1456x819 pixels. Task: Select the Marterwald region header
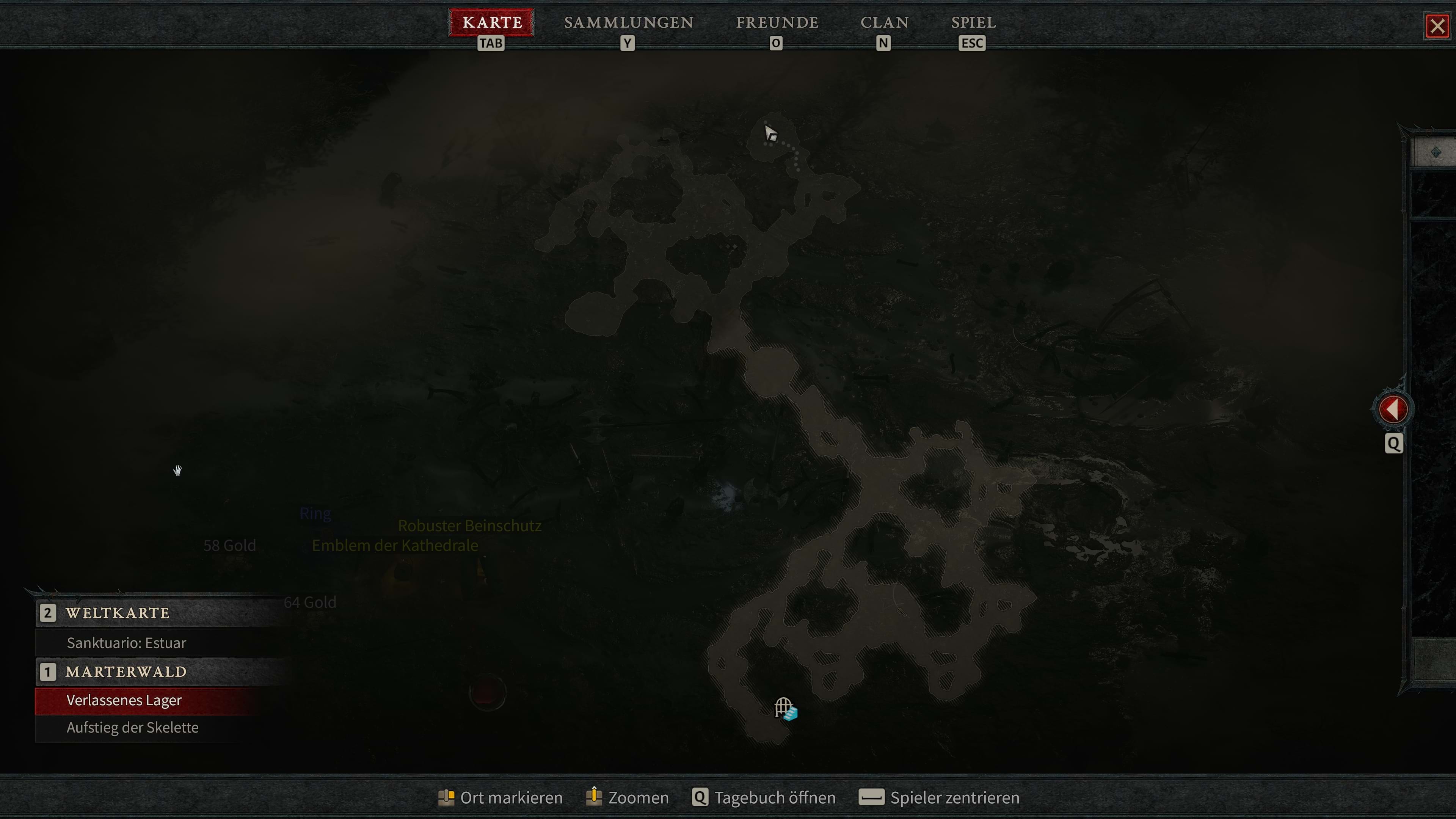click(126, 672)
